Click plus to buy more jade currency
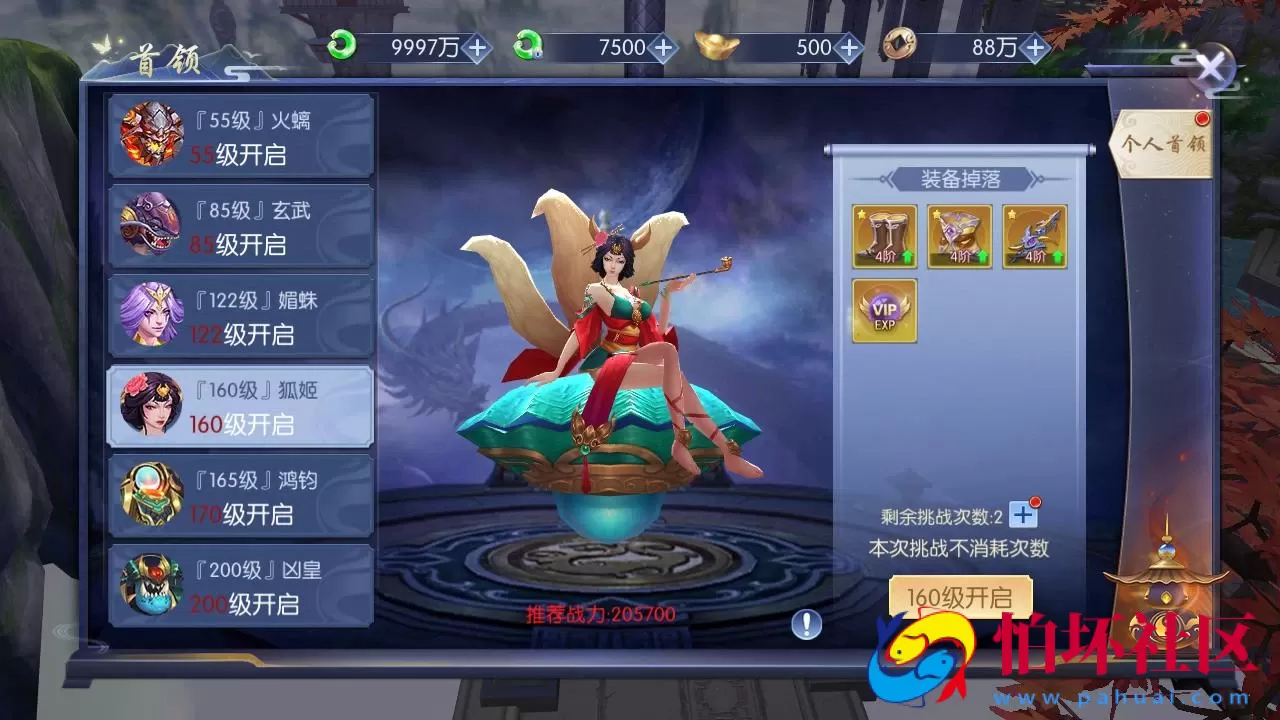 [478, 46]
